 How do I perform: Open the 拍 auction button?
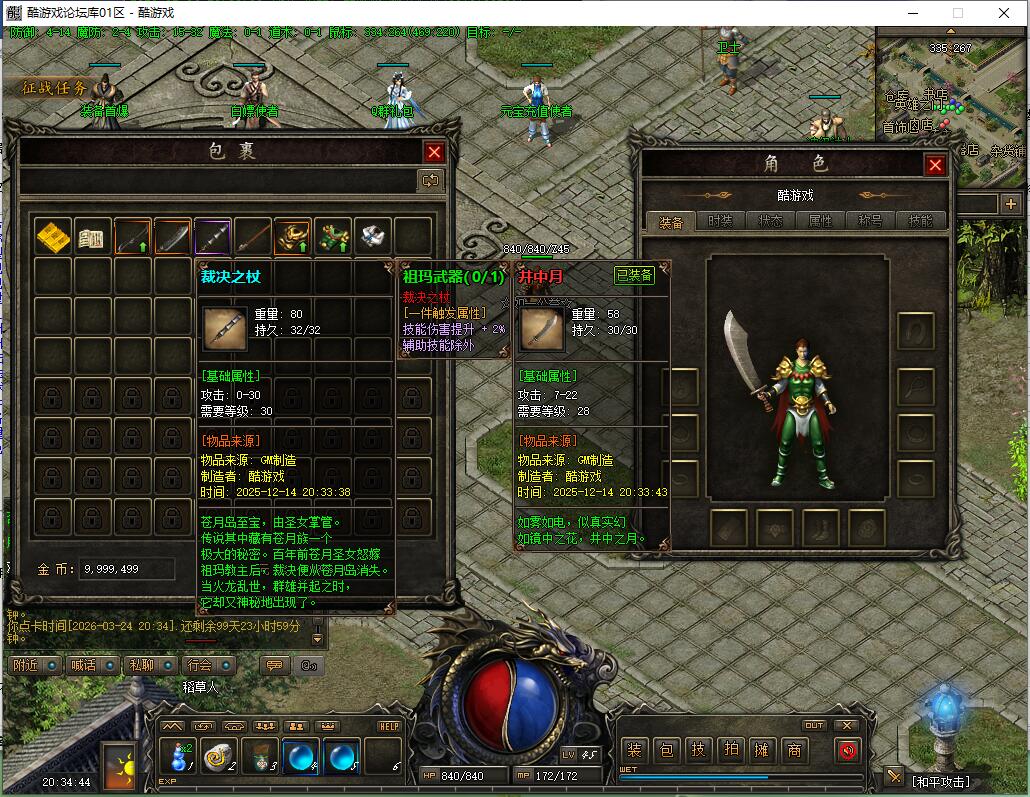731,750
